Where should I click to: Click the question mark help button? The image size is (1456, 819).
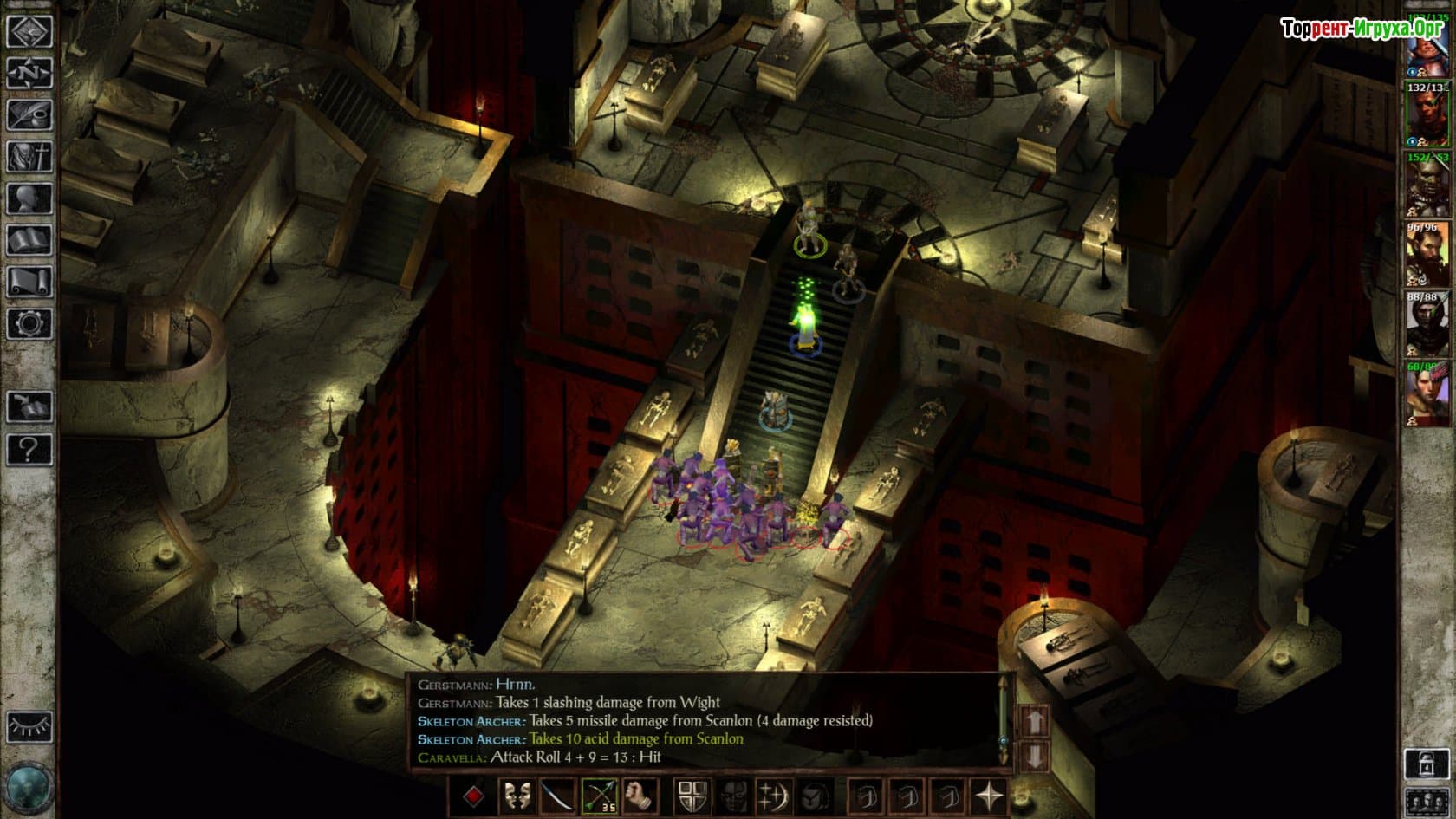point(29,449)
